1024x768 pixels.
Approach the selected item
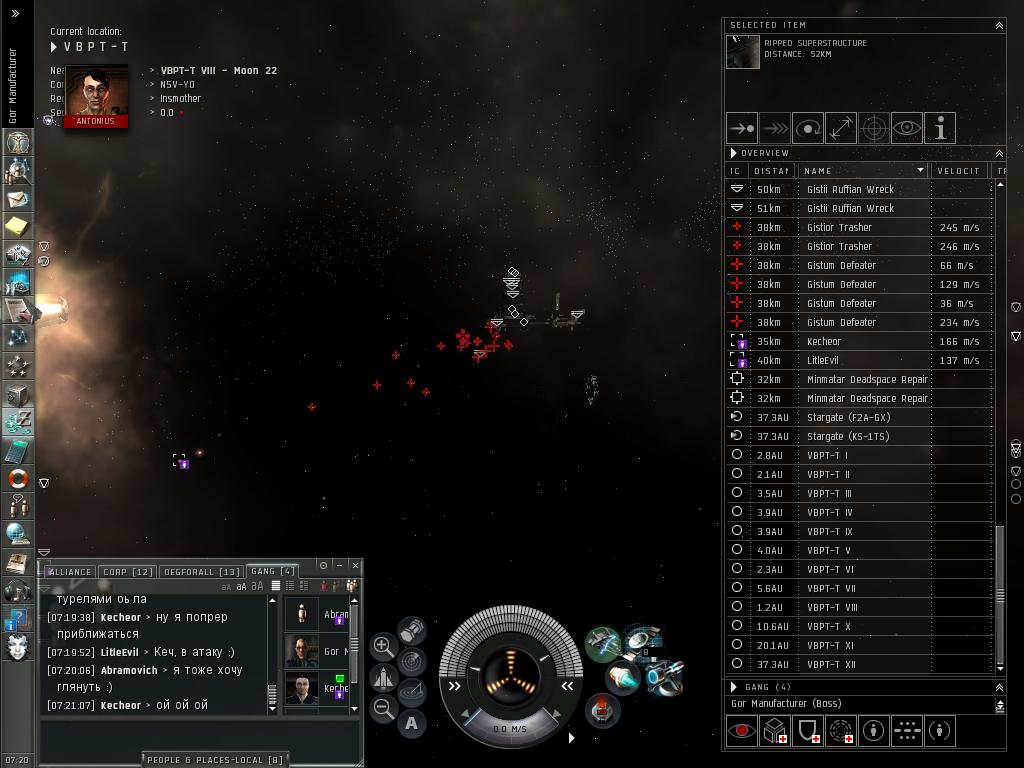[x=742, y=128]
